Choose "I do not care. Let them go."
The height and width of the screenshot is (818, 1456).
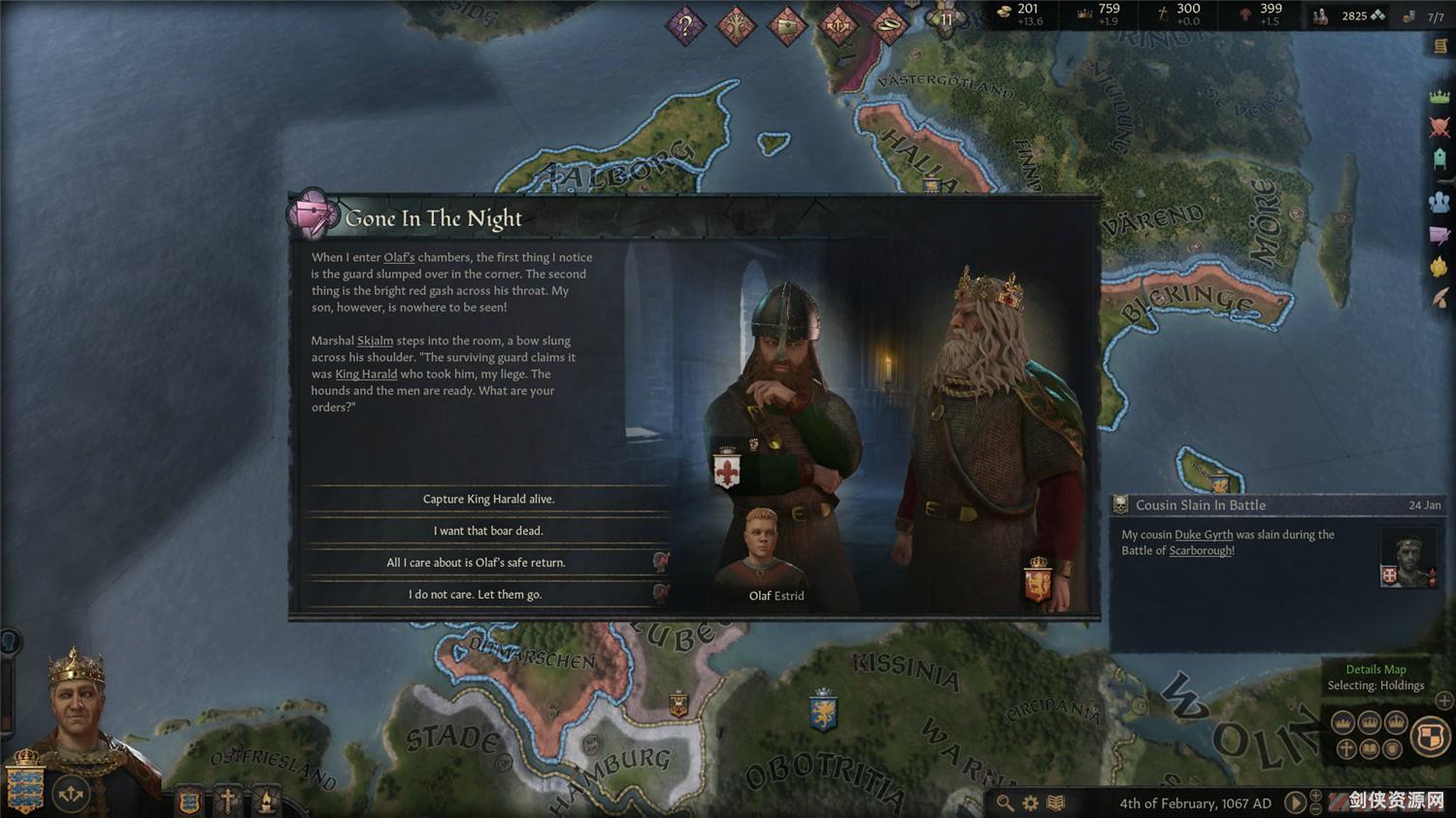(476, 595)
